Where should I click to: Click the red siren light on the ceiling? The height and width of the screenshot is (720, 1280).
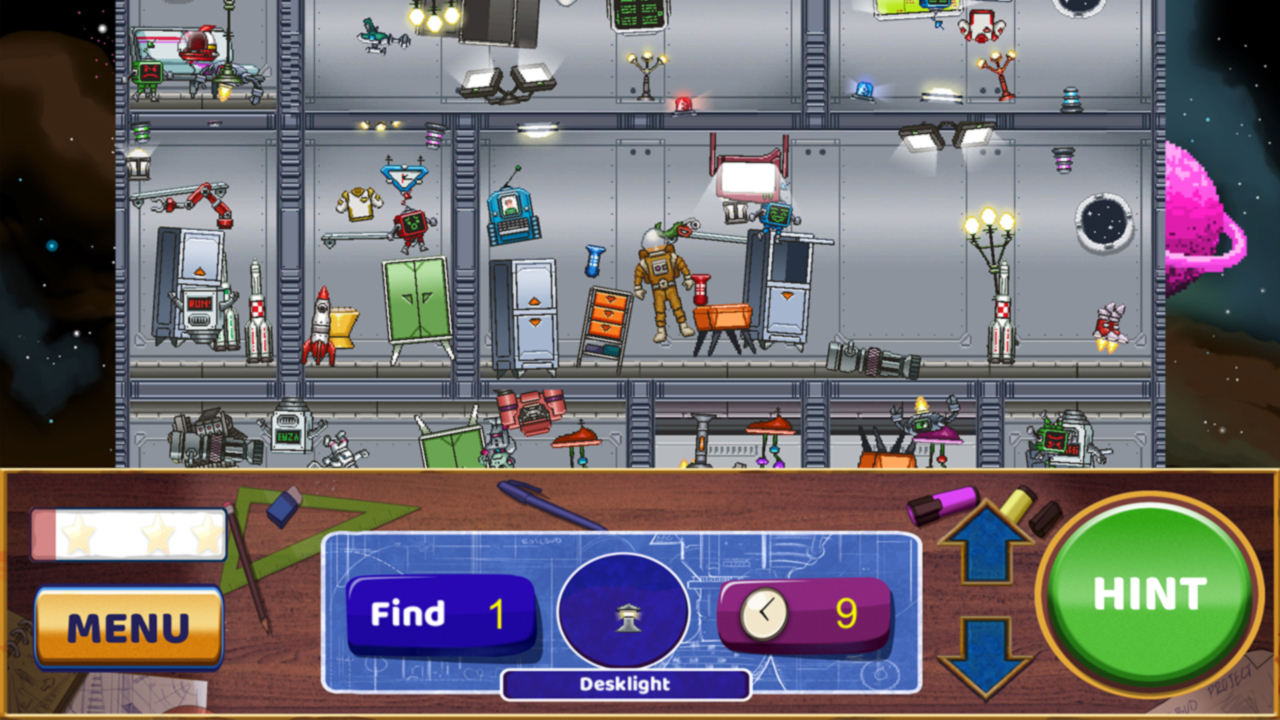pyautogui.click(x=684, y=107)
